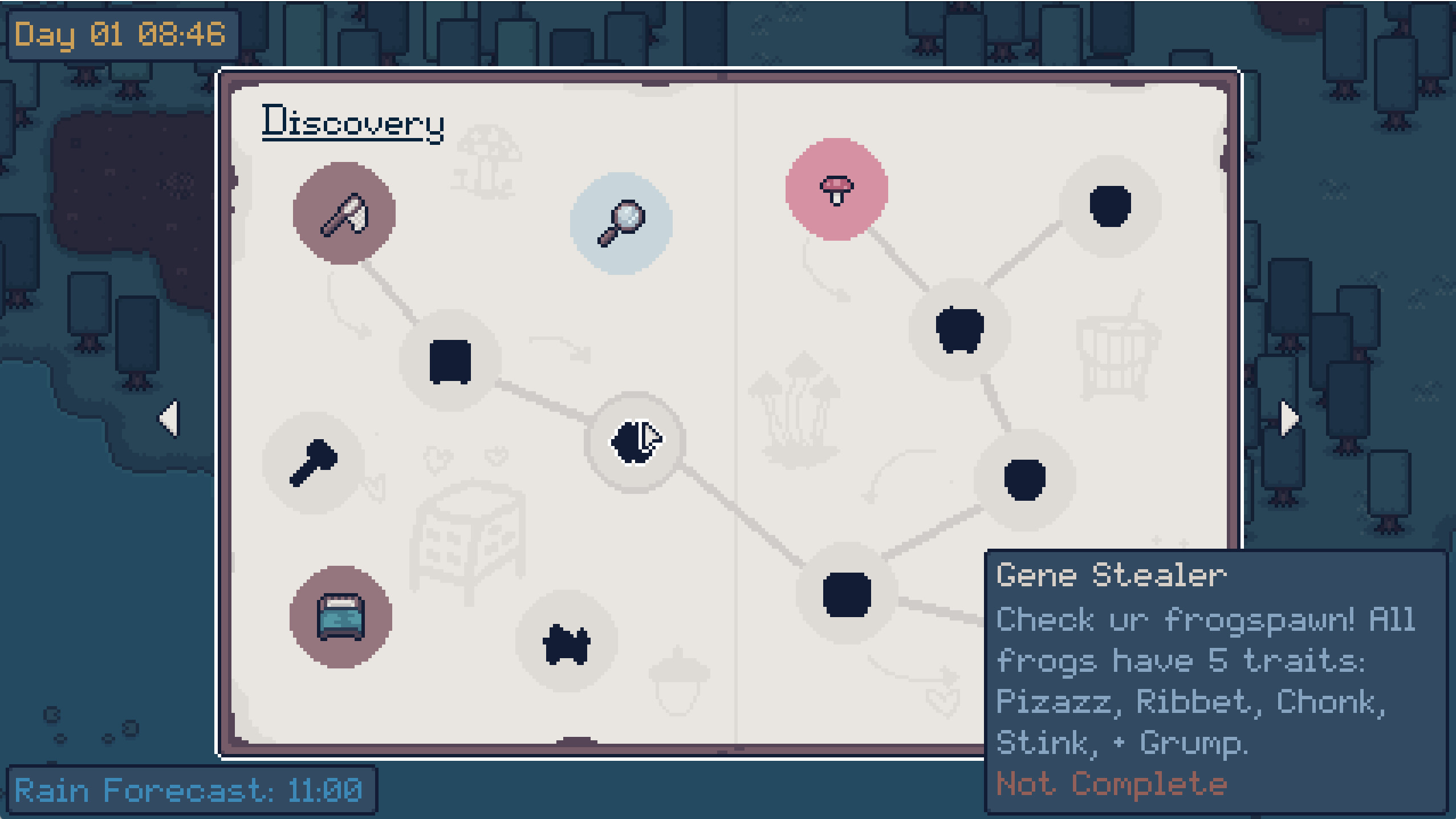Turn to the previous journal page
1456x819 pixels.
pos(167,418)
